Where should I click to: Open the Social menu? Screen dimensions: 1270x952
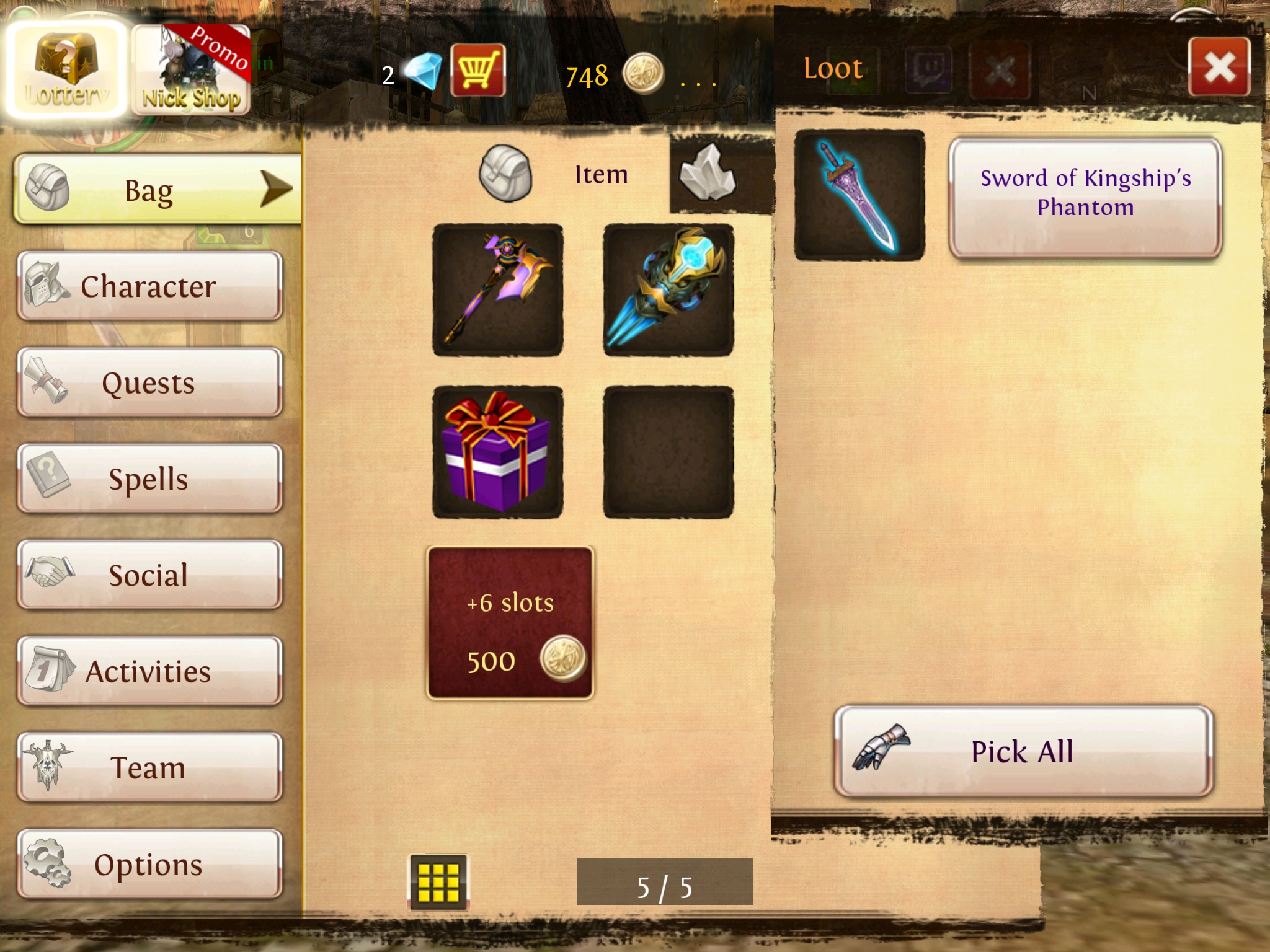coord(150,575)
